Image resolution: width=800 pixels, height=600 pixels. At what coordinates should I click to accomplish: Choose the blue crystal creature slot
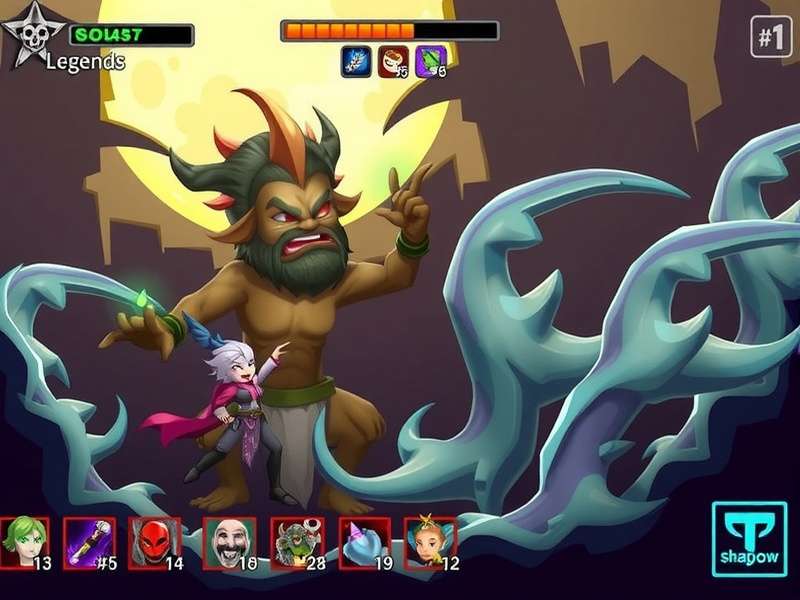(363, 543)
